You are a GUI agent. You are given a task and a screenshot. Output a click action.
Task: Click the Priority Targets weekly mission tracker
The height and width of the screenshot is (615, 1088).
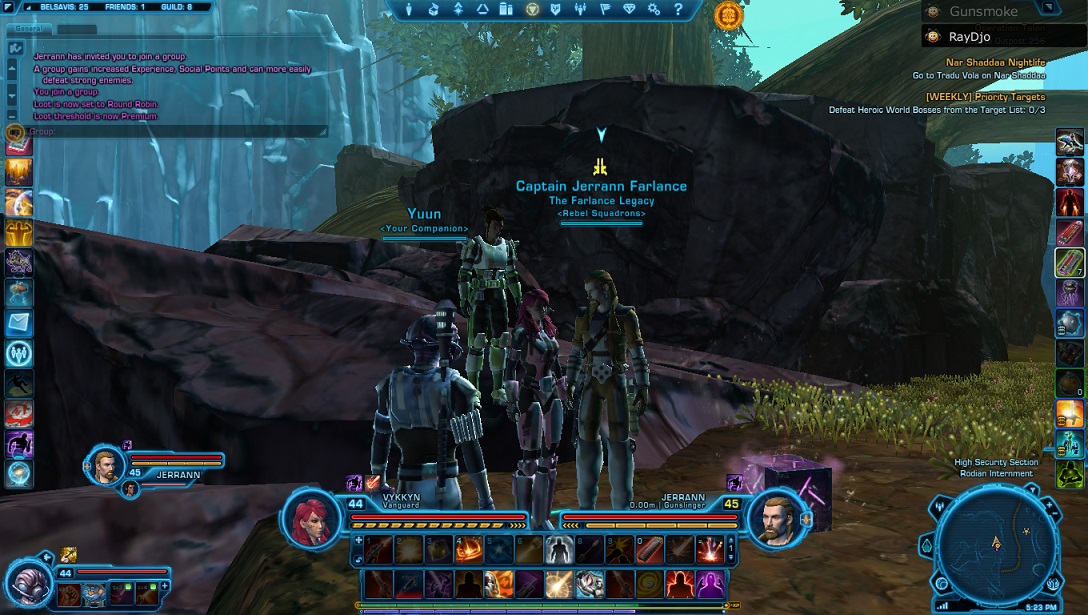coord(985,97)
